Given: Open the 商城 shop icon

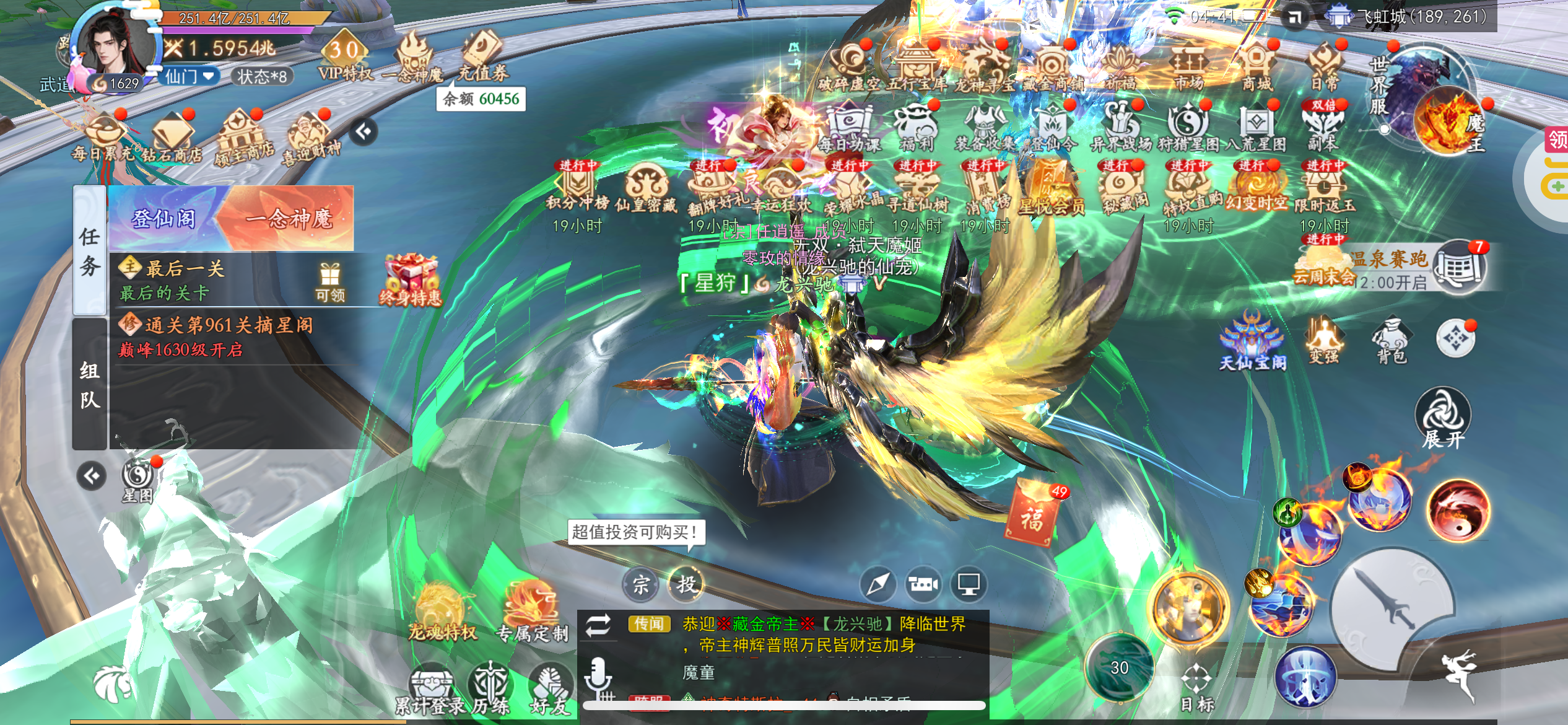Looking at the screenshot, I should (1256, 67).
